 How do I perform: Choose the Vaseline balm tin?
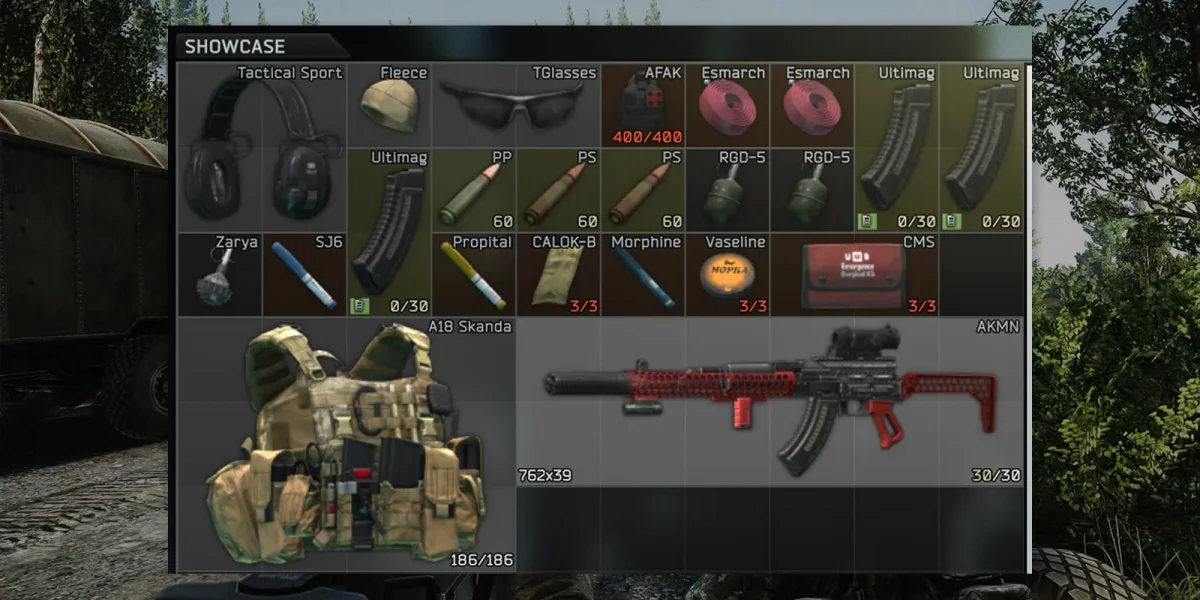click(x=726, y=273)
